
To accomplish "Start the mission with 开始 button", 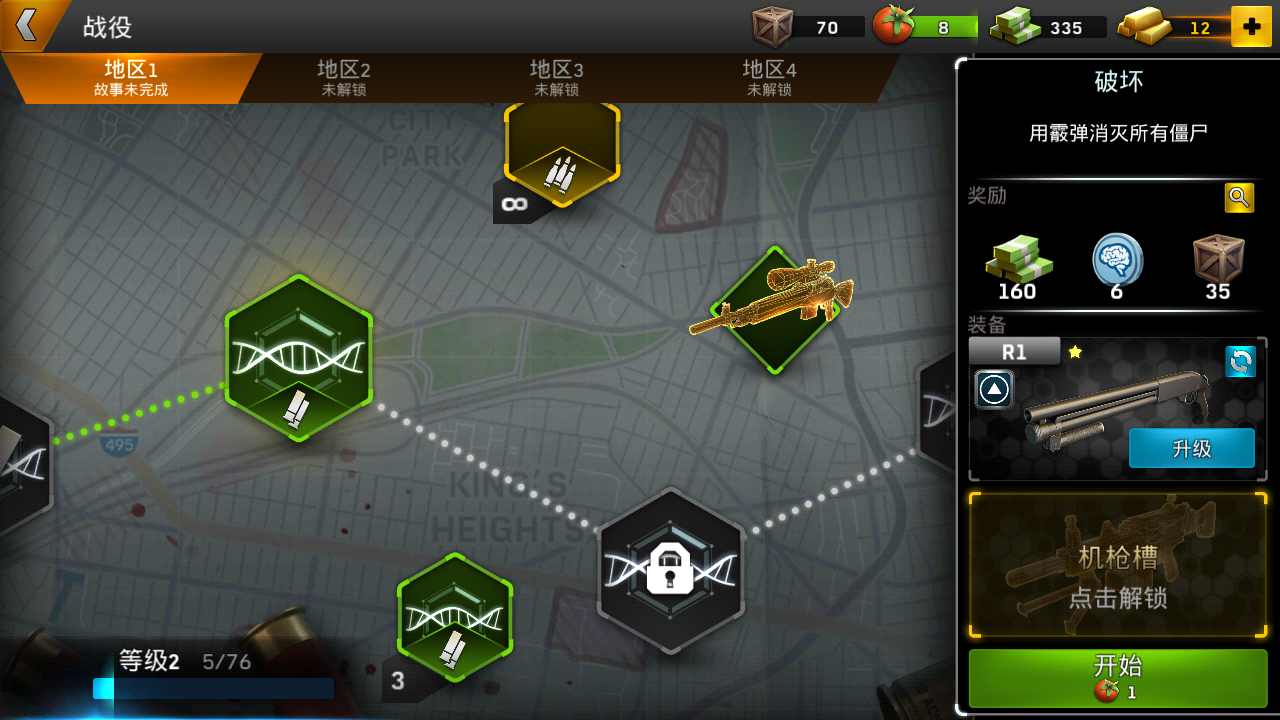I will (1118, 677).
